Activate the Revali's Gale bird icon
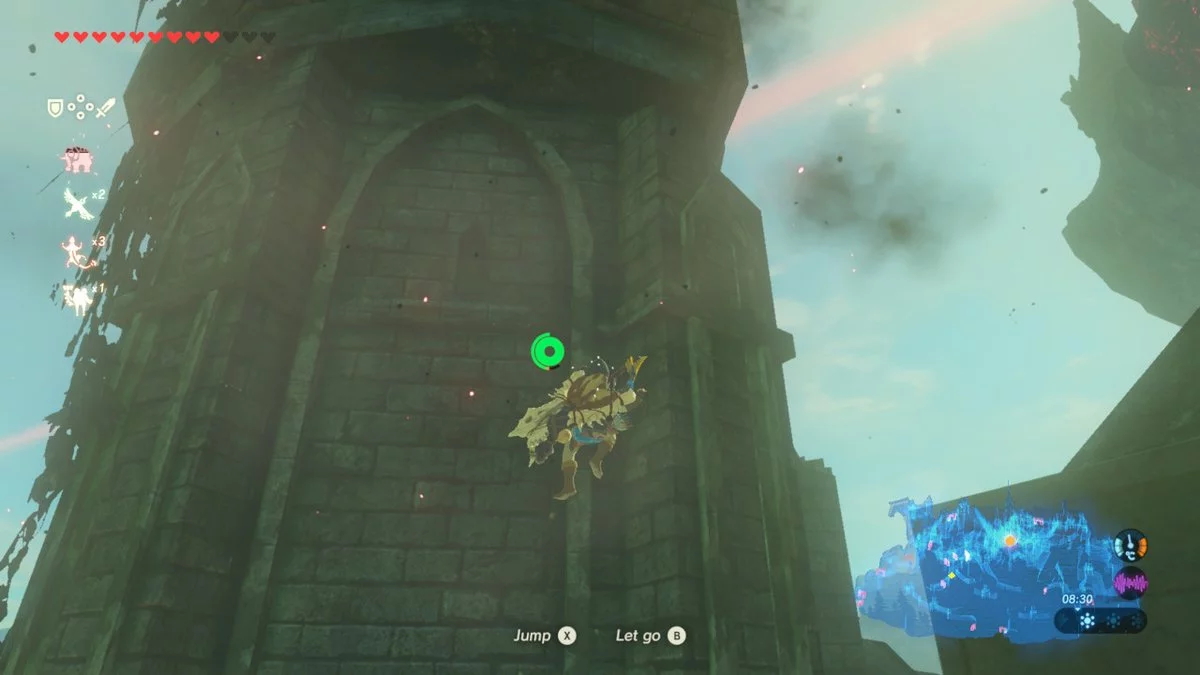Viewport: 1200px width, 675px height. point(76,202)
